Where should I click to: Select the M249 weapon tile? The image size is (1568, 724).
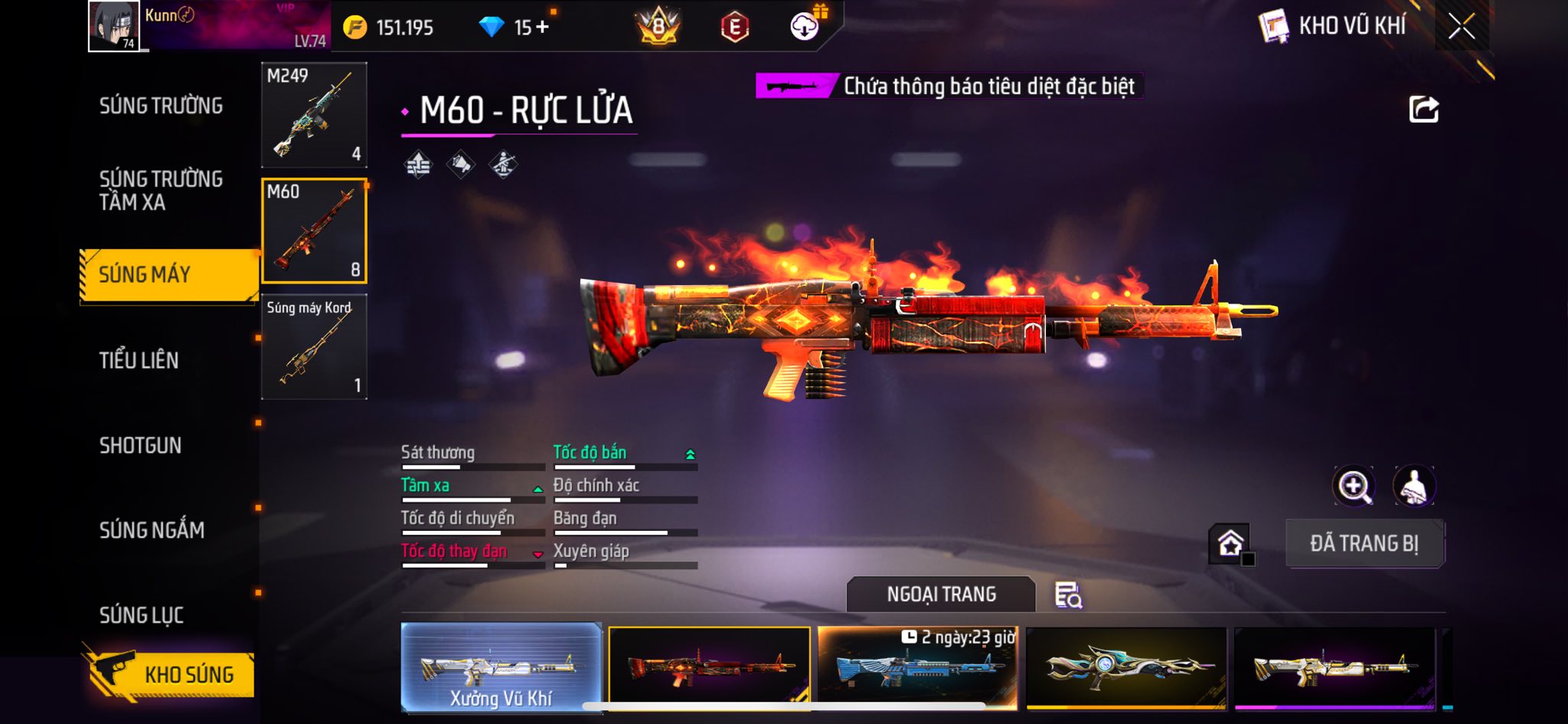click(x=314, y=115)
